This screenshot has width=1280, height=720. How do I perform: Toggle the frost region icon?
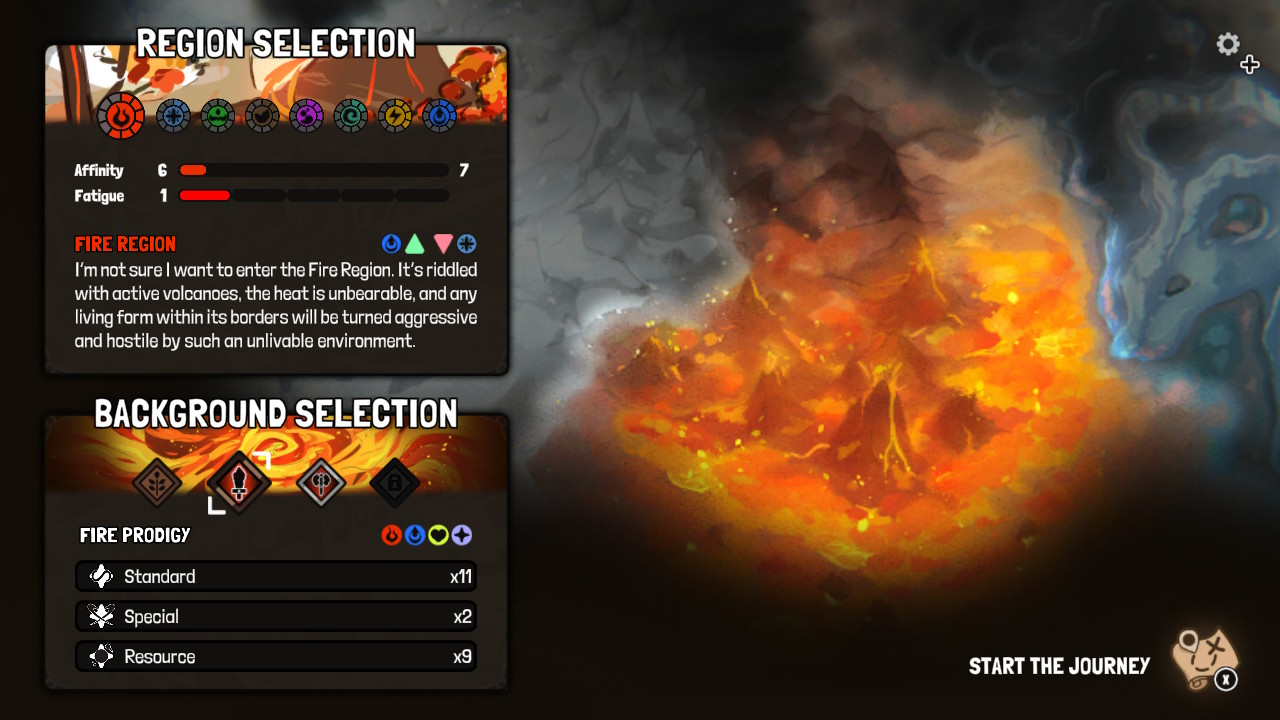tap(174, 115)
